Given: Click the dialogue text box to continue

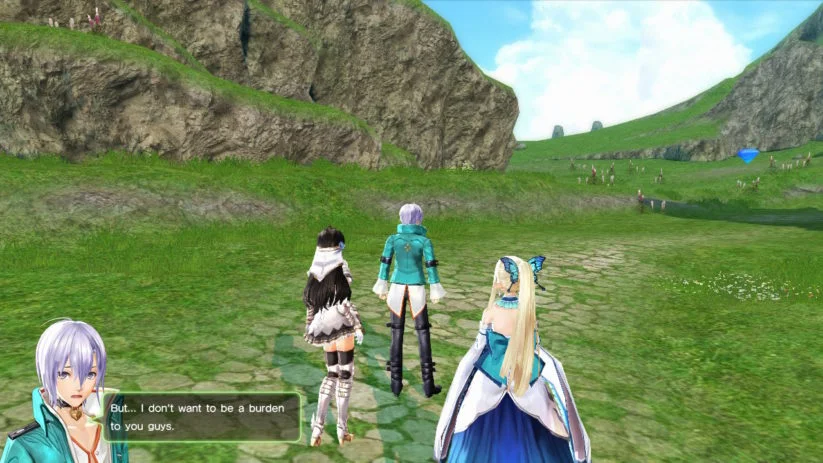Looking at the screenshot, I should 201,417.
